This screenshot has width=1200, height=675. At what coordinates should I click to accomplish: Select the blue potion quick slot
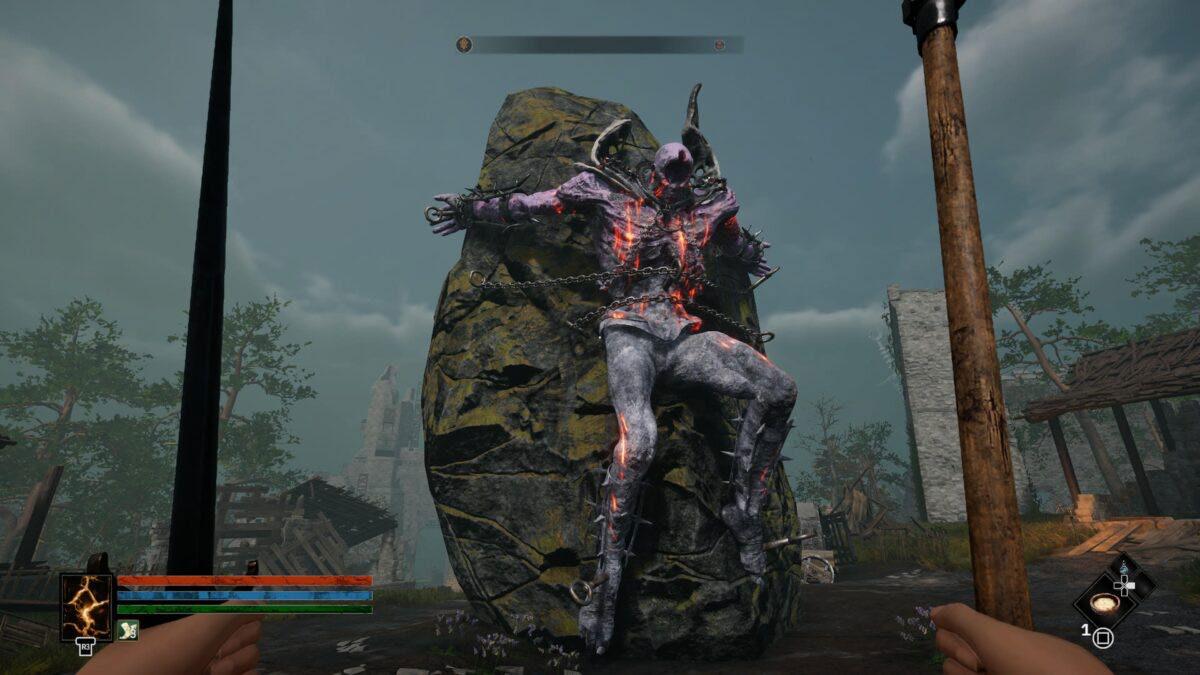click(1124, 569)
